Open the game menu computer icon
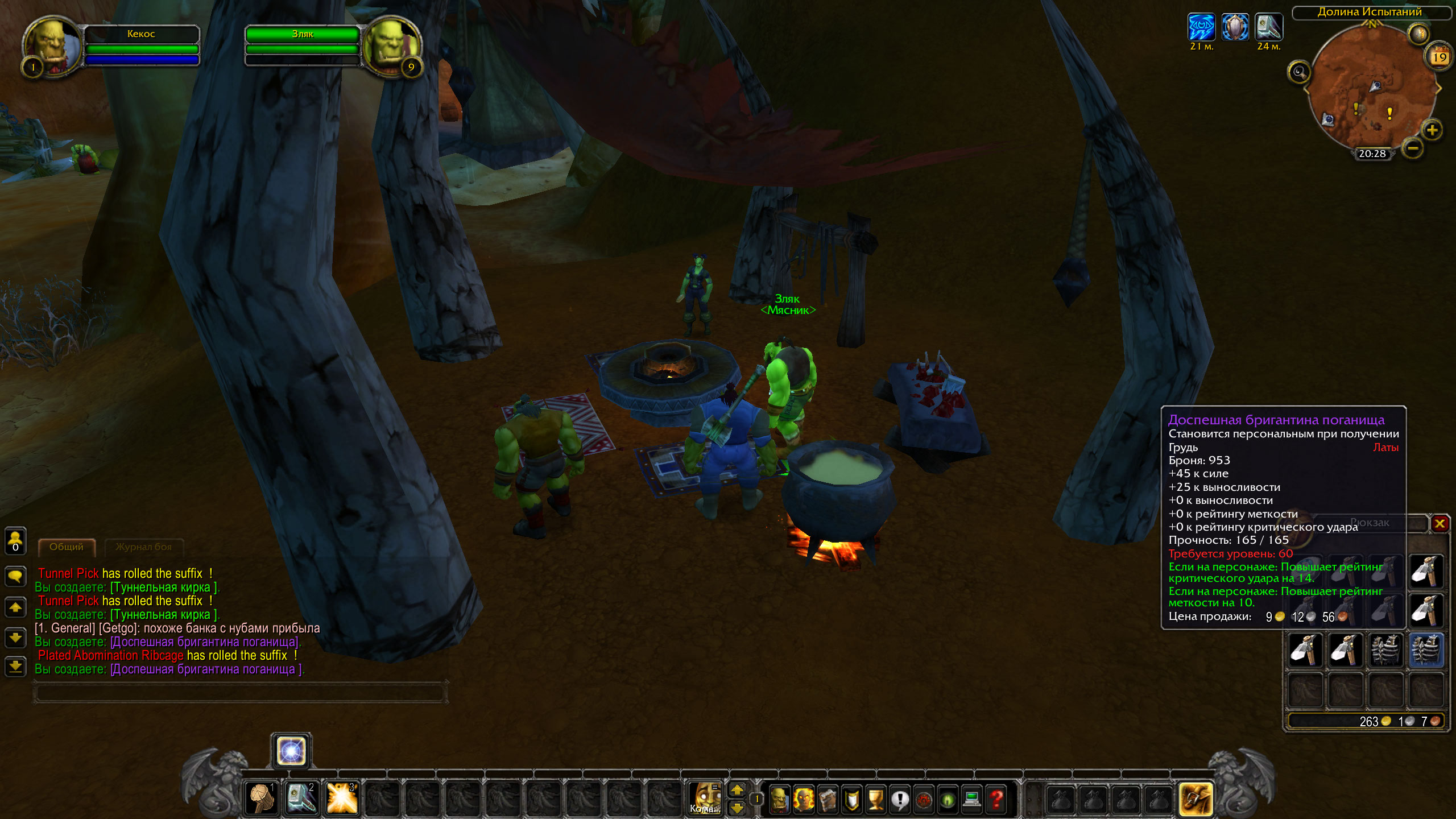Image resolution: width=1456 pixels, height=819 pixels. point(971,799)
